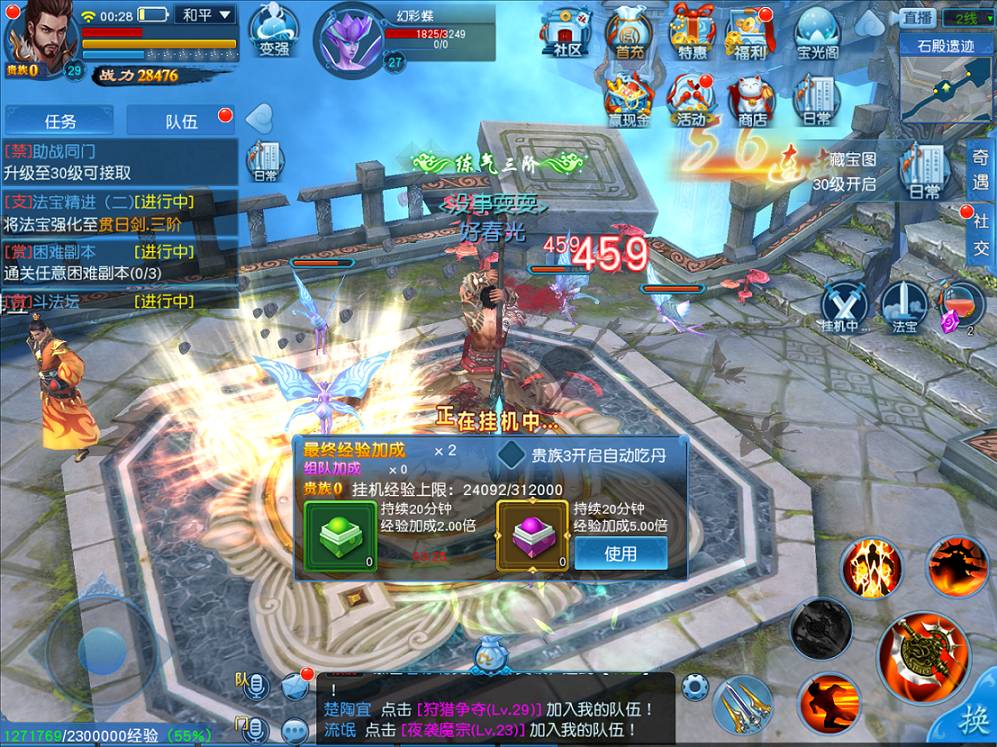Open the 宝光阁 pavilion icon
Image resolution: width=997 pixels, height=747 pixels.
click(x=818, y=32)
